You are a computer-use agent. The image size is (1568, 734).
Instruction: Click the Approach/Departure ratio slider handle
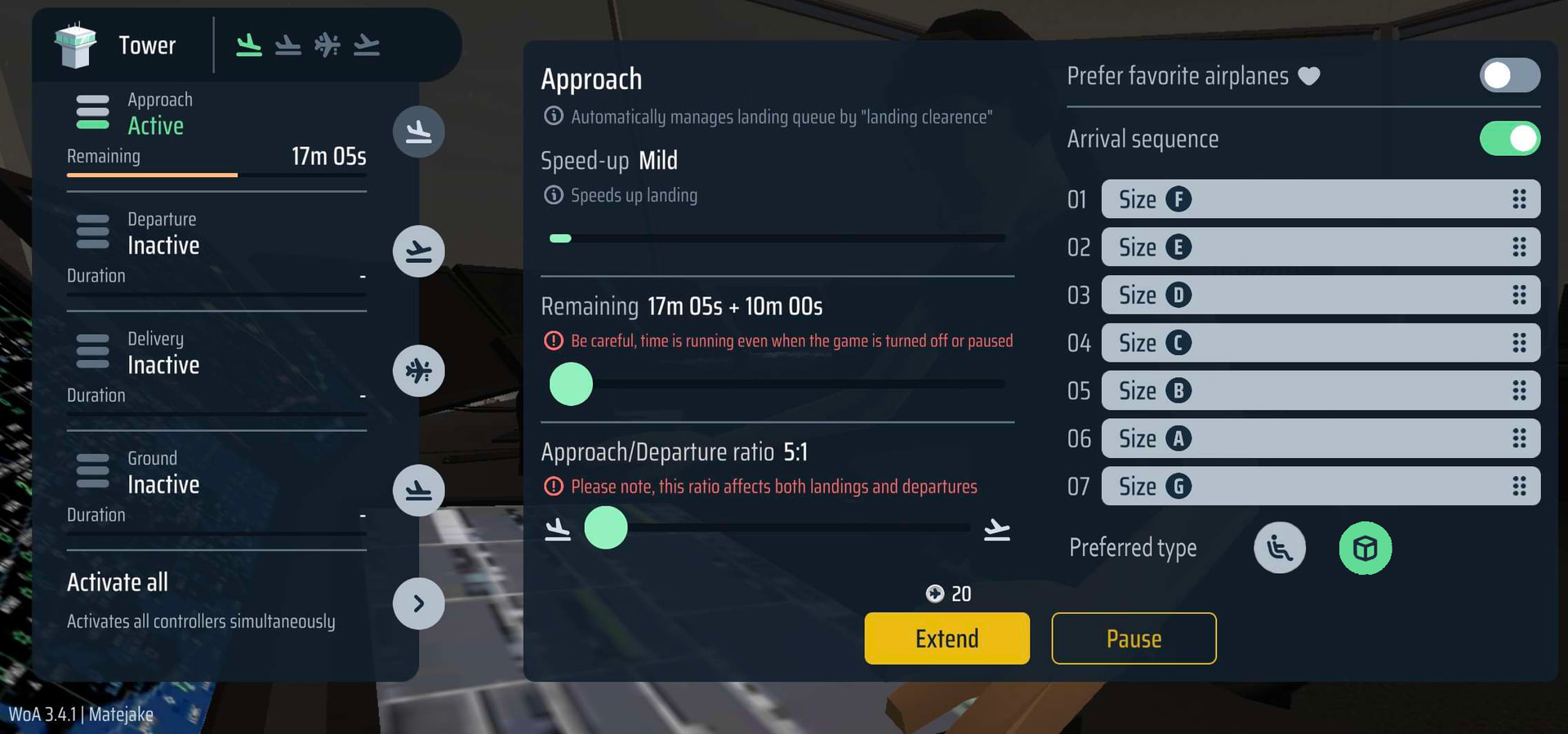606,527
